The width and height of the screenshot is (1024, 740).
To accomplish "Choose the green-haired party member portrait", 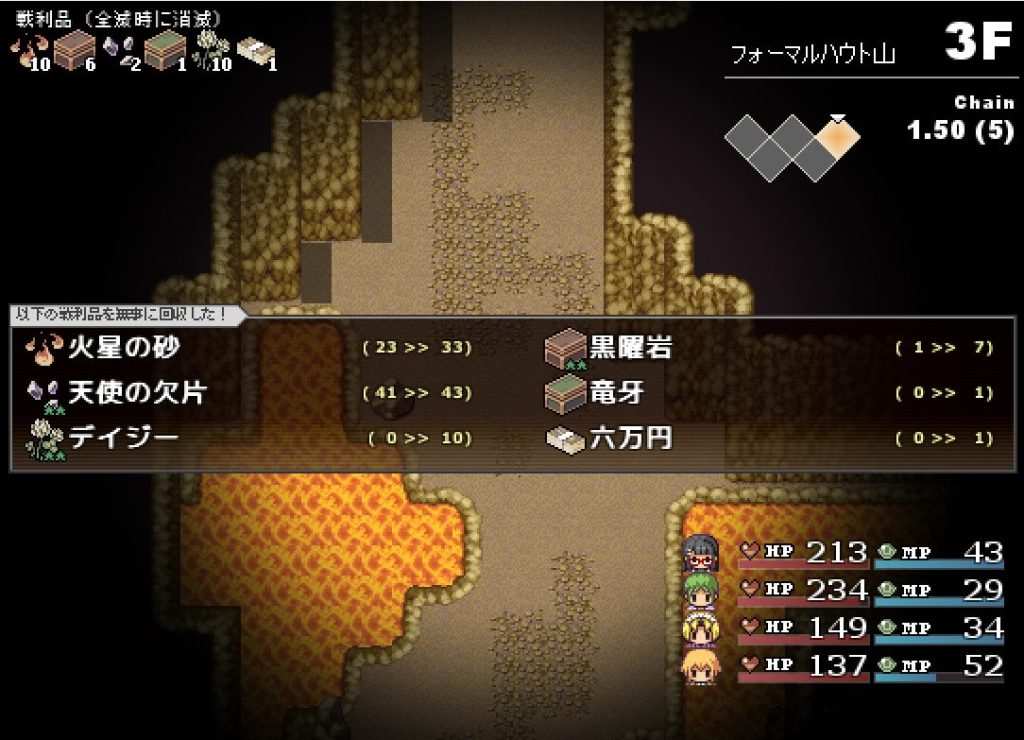I will 698,590.
